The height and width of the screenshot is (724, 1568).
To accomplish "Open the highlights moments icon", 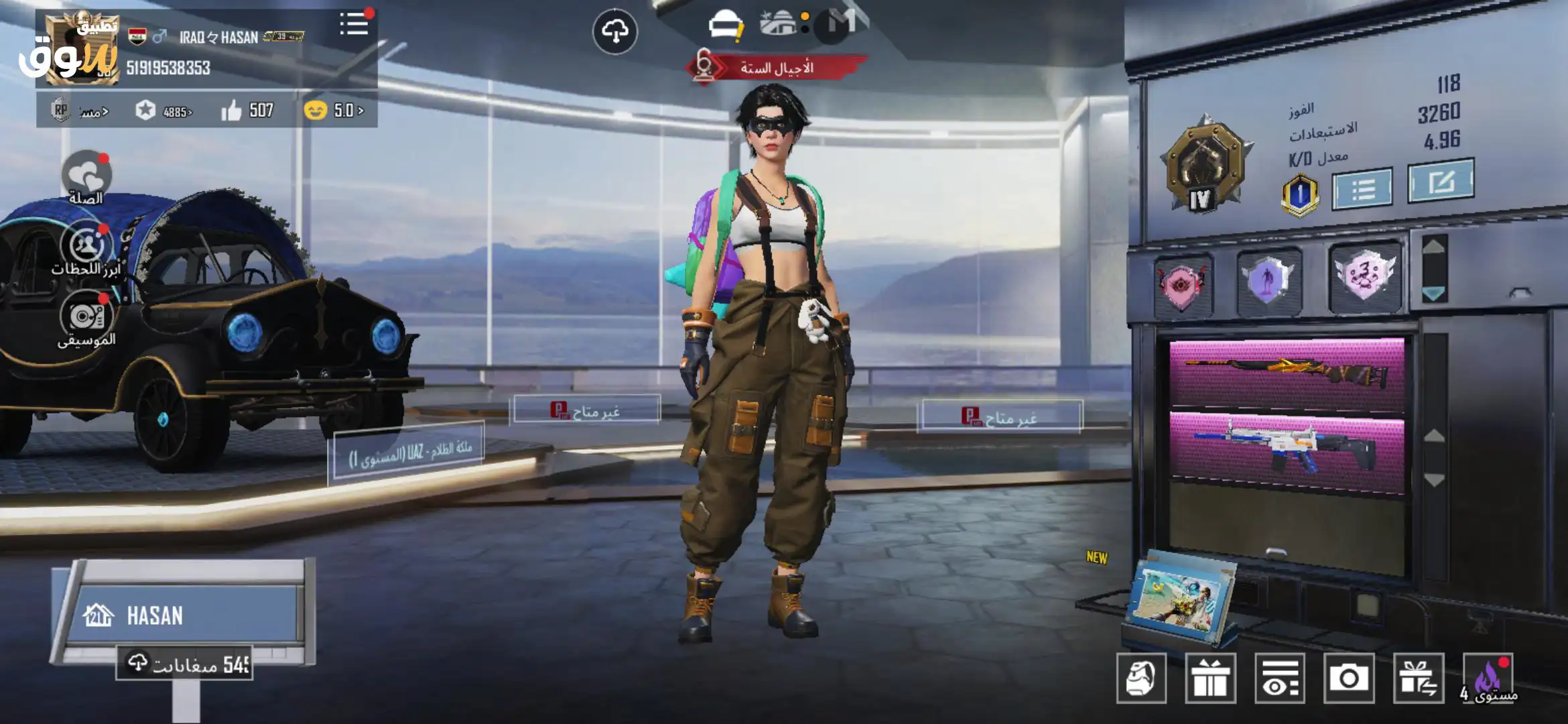I will [x=86, y=248].
